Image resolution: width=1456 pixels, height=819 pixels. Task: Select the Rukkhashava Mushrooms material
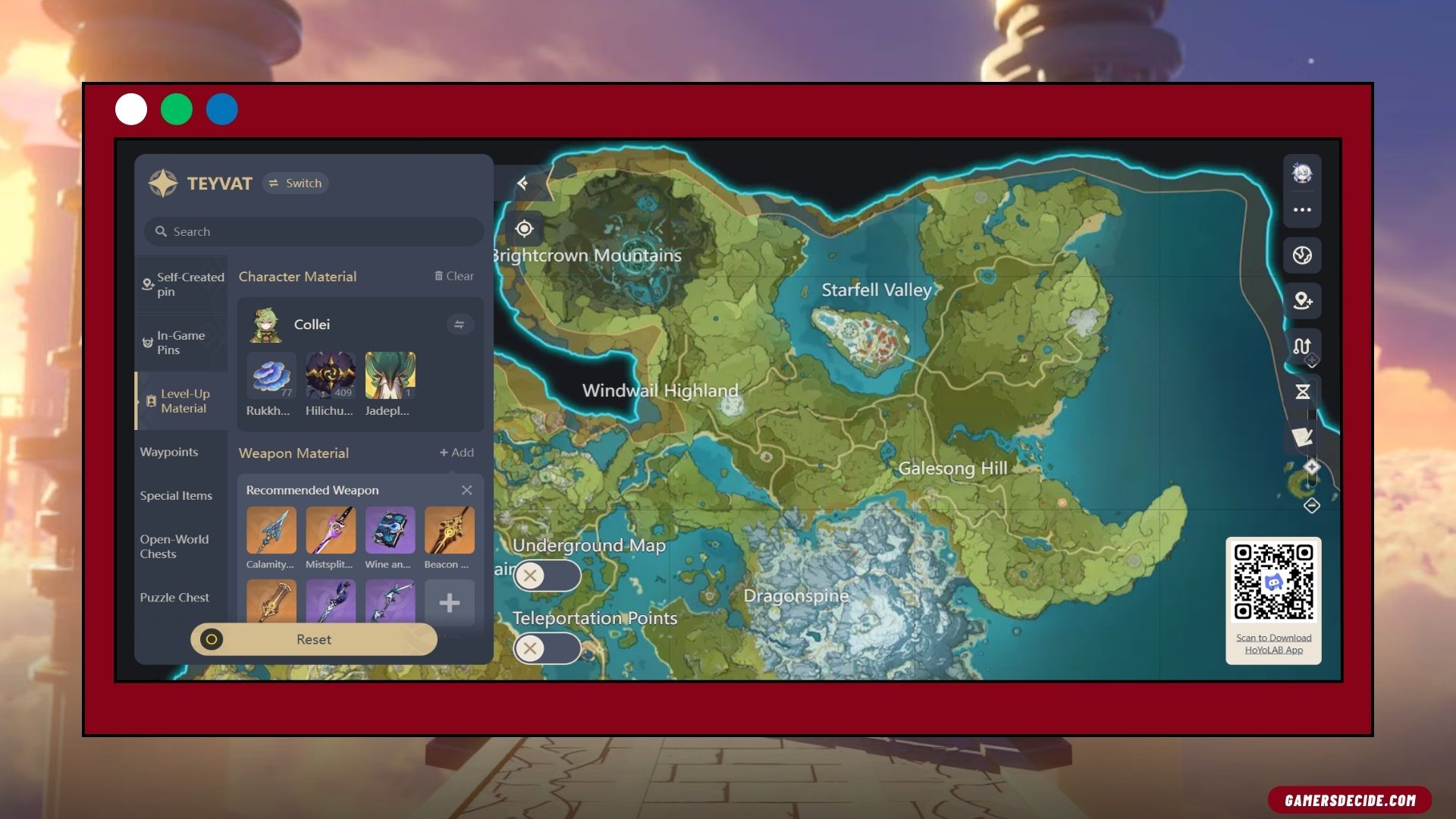coord(271,375)
